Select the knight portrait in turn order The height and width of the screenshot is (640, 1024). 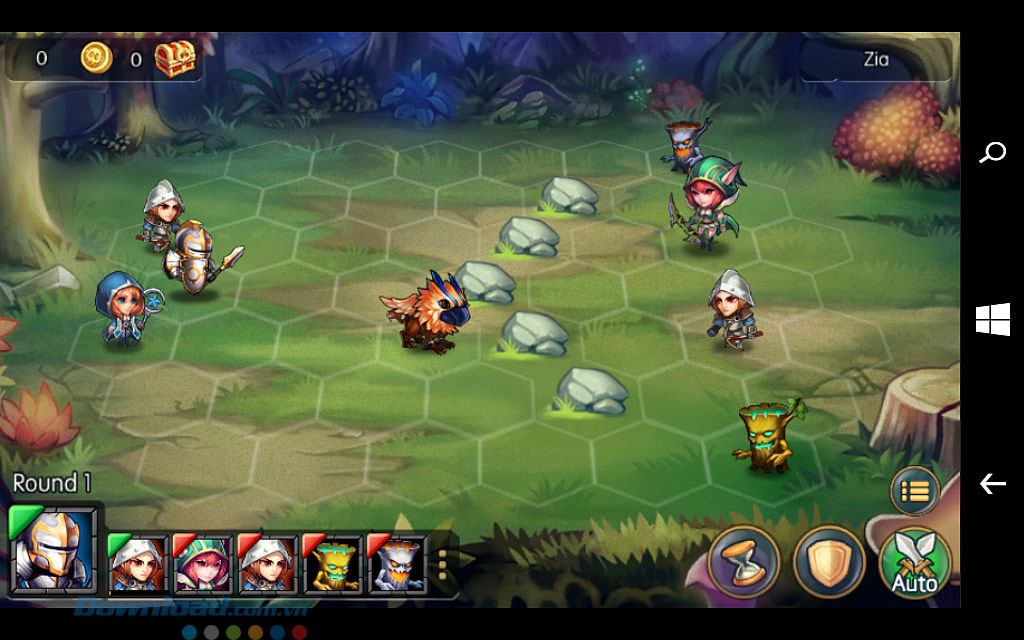[x=54, y=550]
